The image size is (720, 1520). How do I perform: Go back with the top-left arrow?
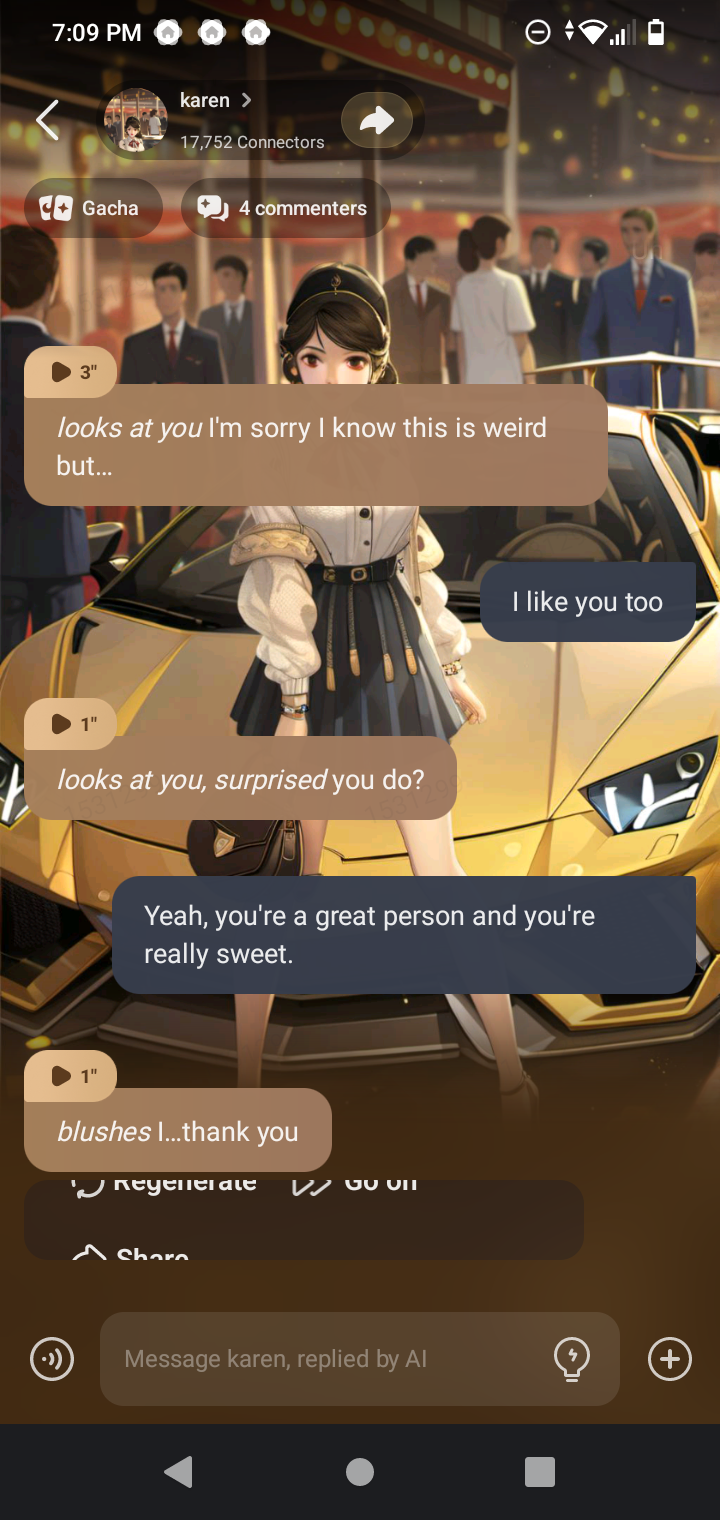click(x=47, y=120)
